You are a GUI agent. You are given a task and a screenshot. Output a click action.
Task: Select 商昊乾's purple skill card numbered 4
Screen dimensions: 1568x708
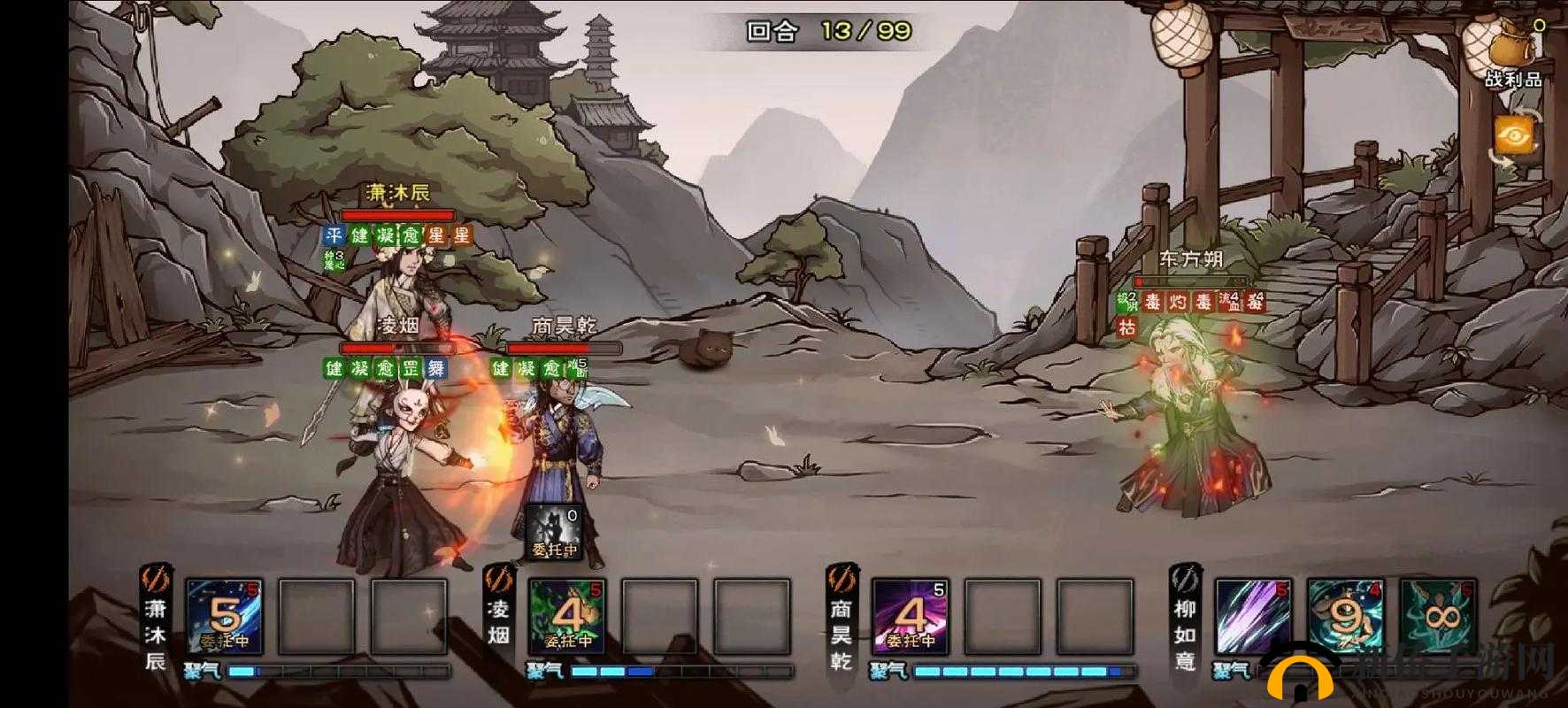tap(911, 616)
